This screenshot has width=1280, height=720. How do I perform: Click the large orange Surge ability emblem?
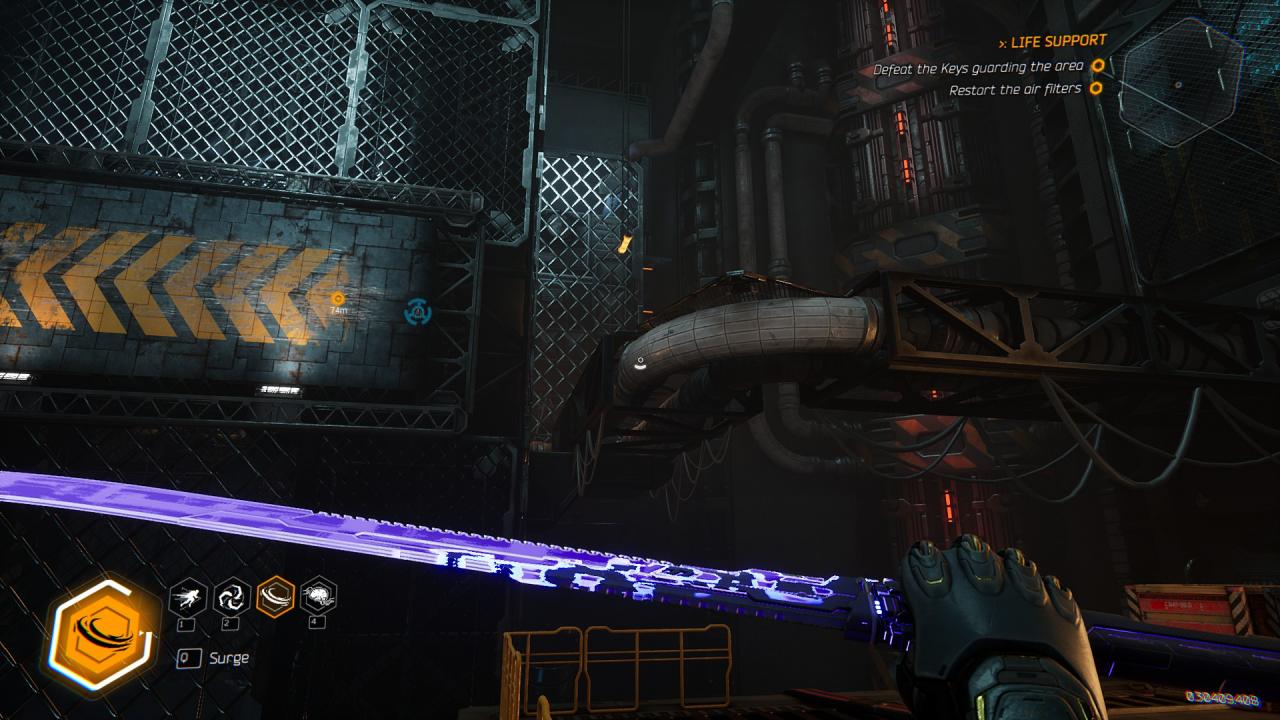pos(103,634)
